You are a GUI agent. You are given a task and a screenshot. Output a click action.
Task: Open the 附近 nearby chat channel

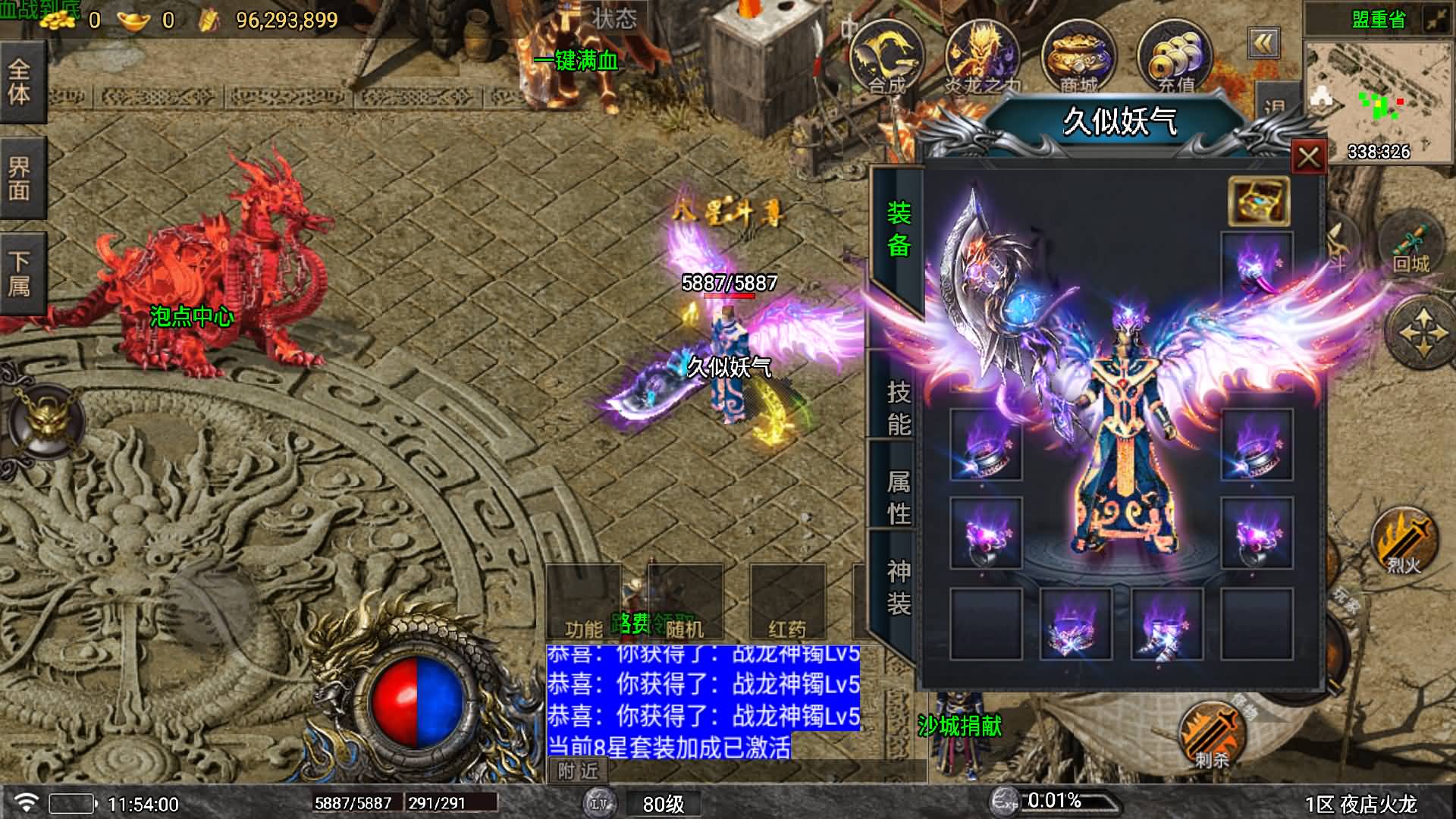578,771
